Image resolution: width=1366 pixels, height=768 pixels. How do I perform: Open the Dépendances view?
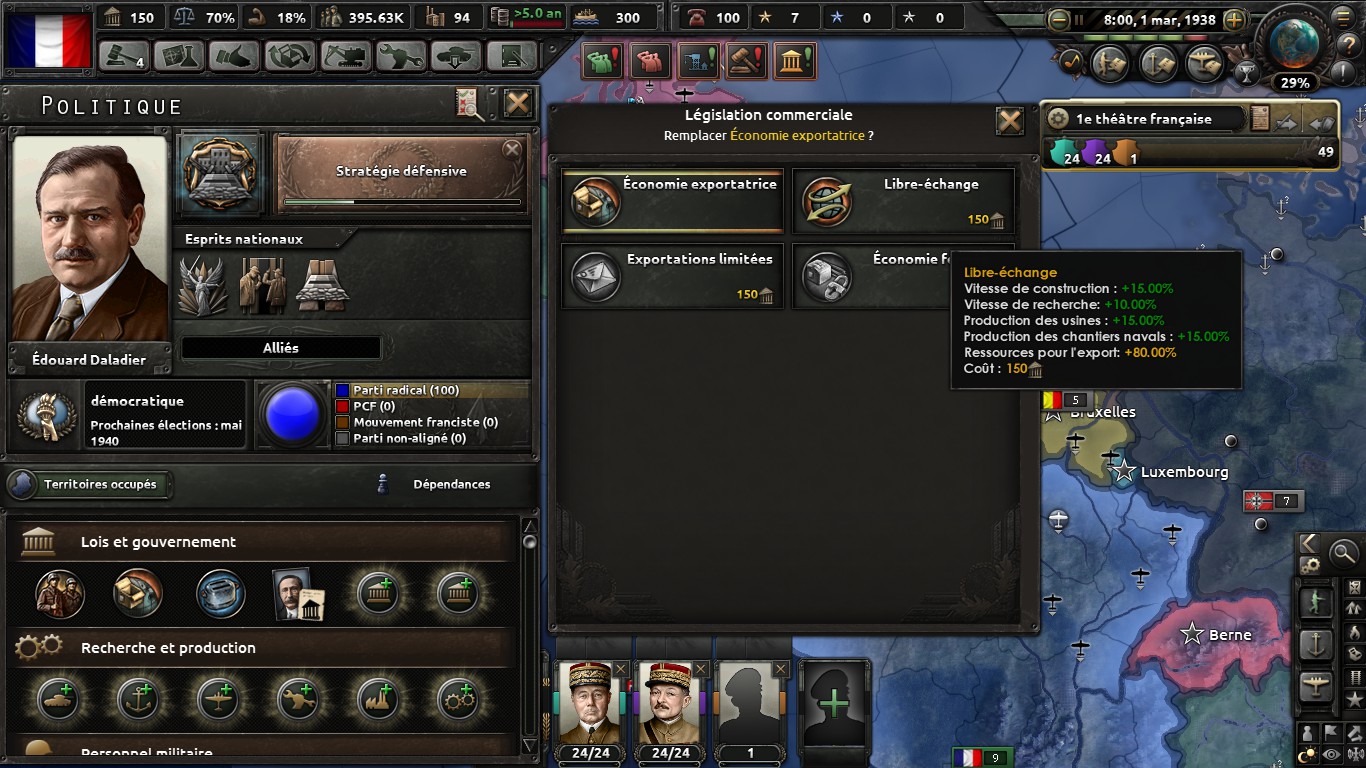(451, 485)
